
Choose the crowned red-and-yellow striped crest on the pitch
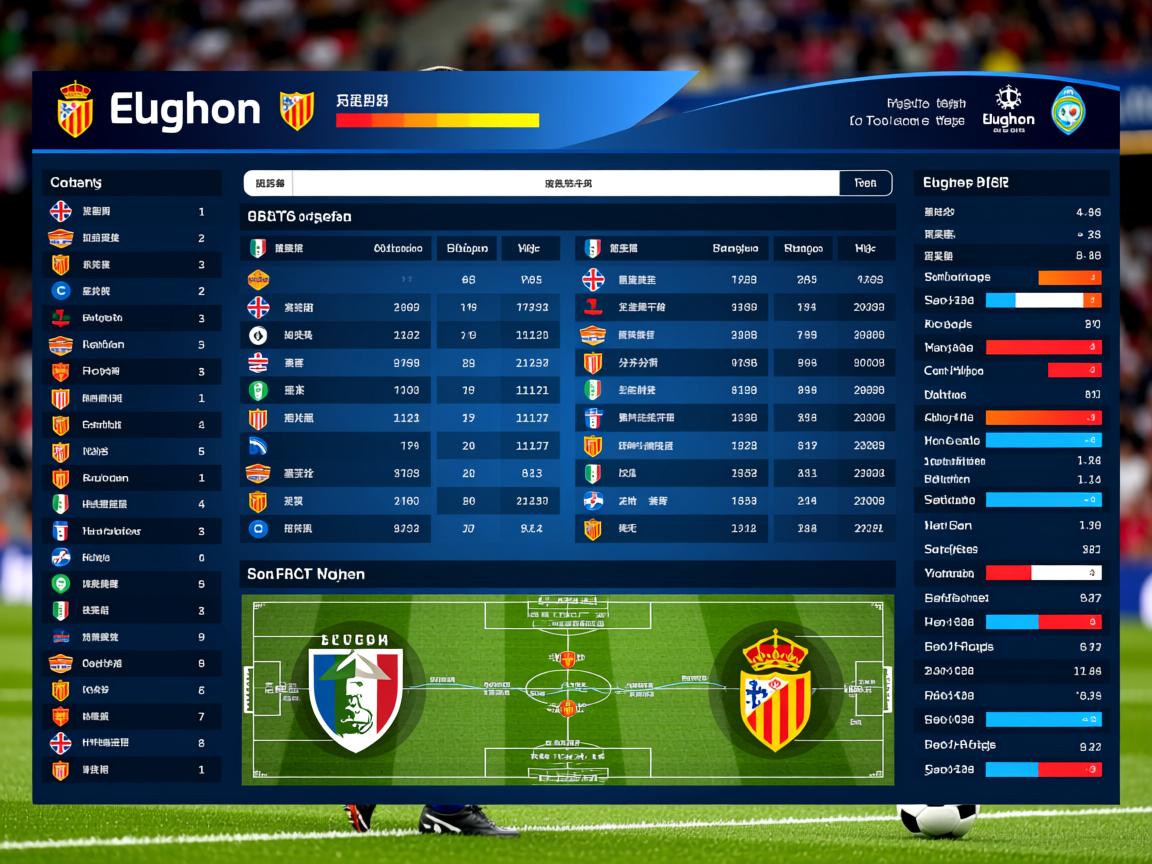(775, 690)
